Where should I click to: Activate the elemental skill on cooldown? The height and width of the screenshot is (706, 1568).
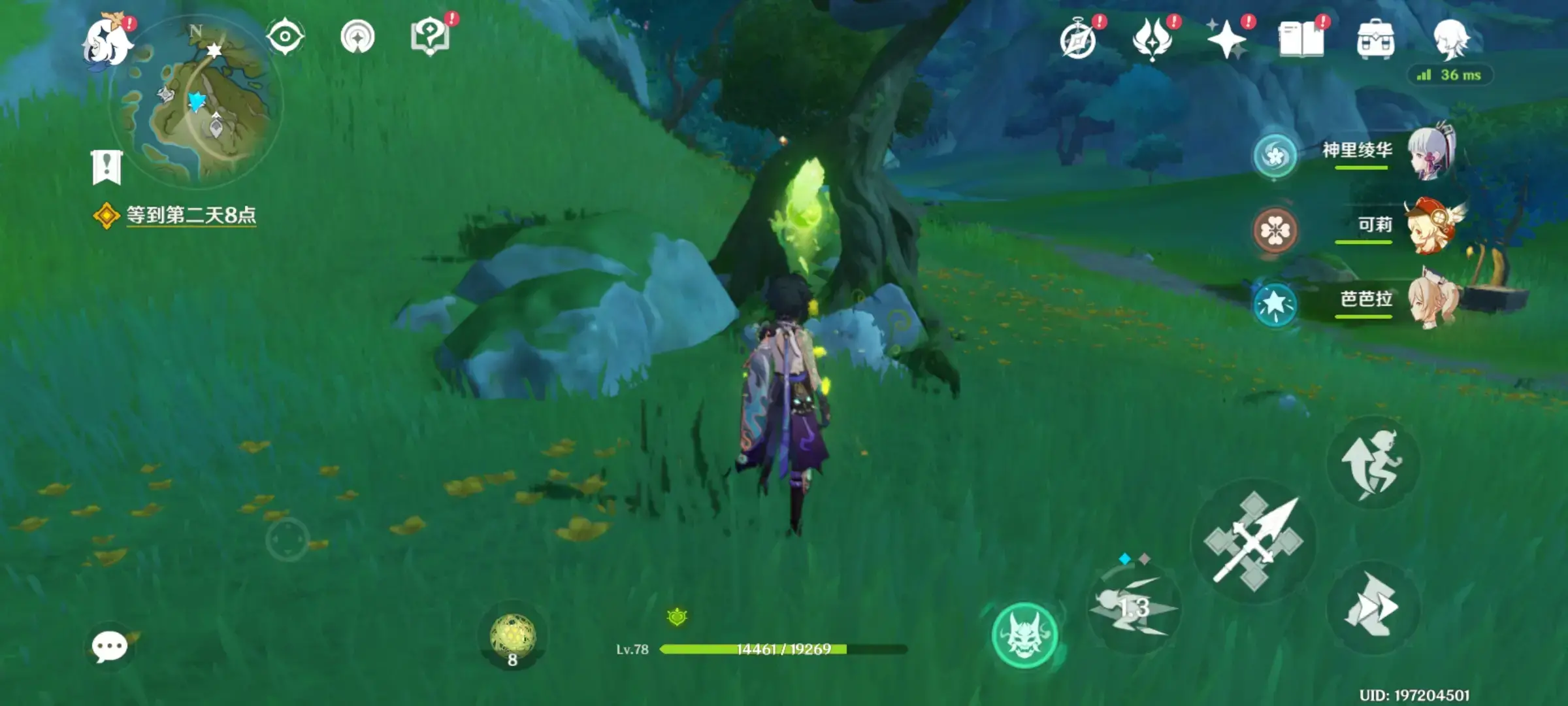click(1133, 608)
